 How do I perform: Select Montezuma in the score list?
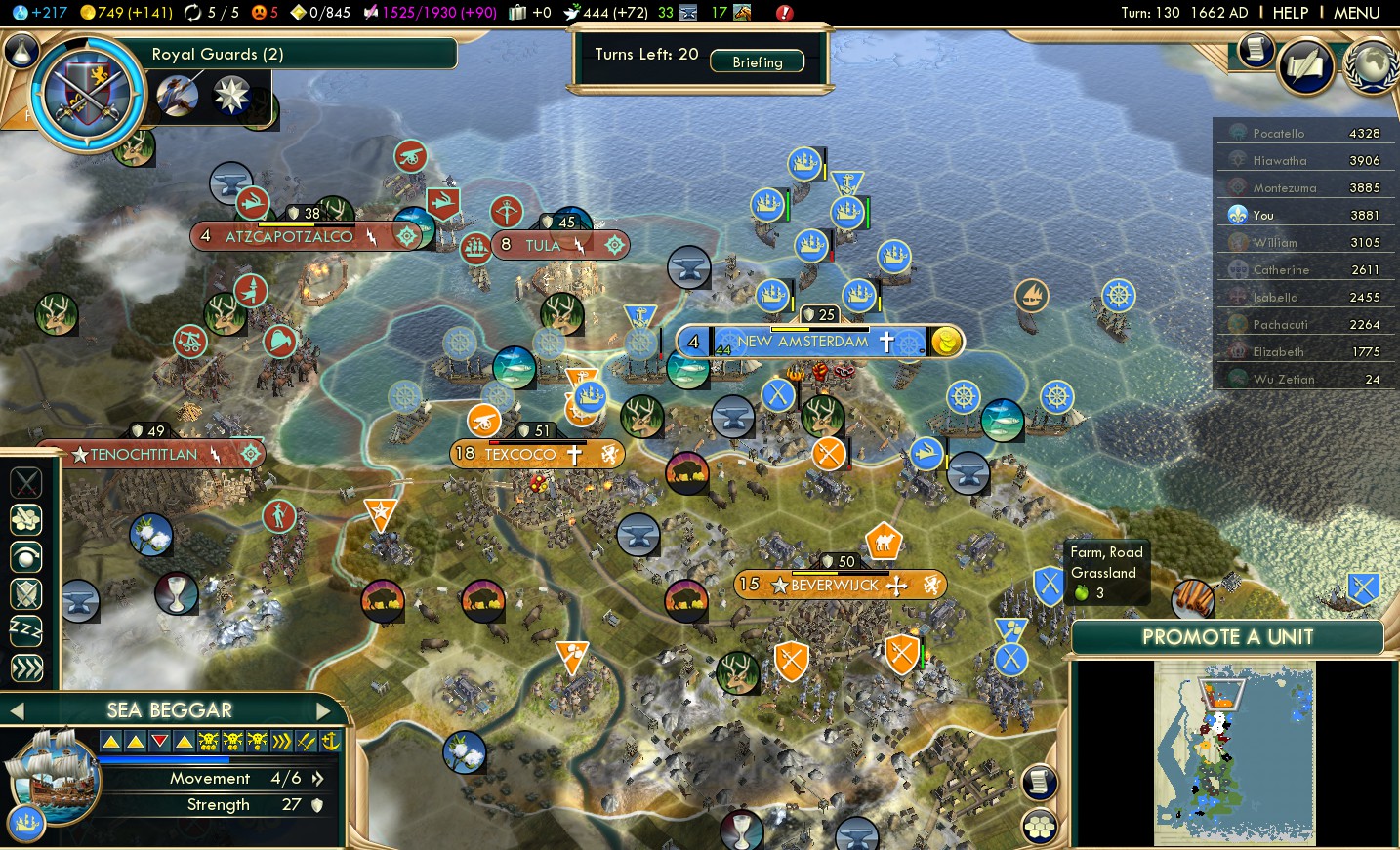[1284, 188]
